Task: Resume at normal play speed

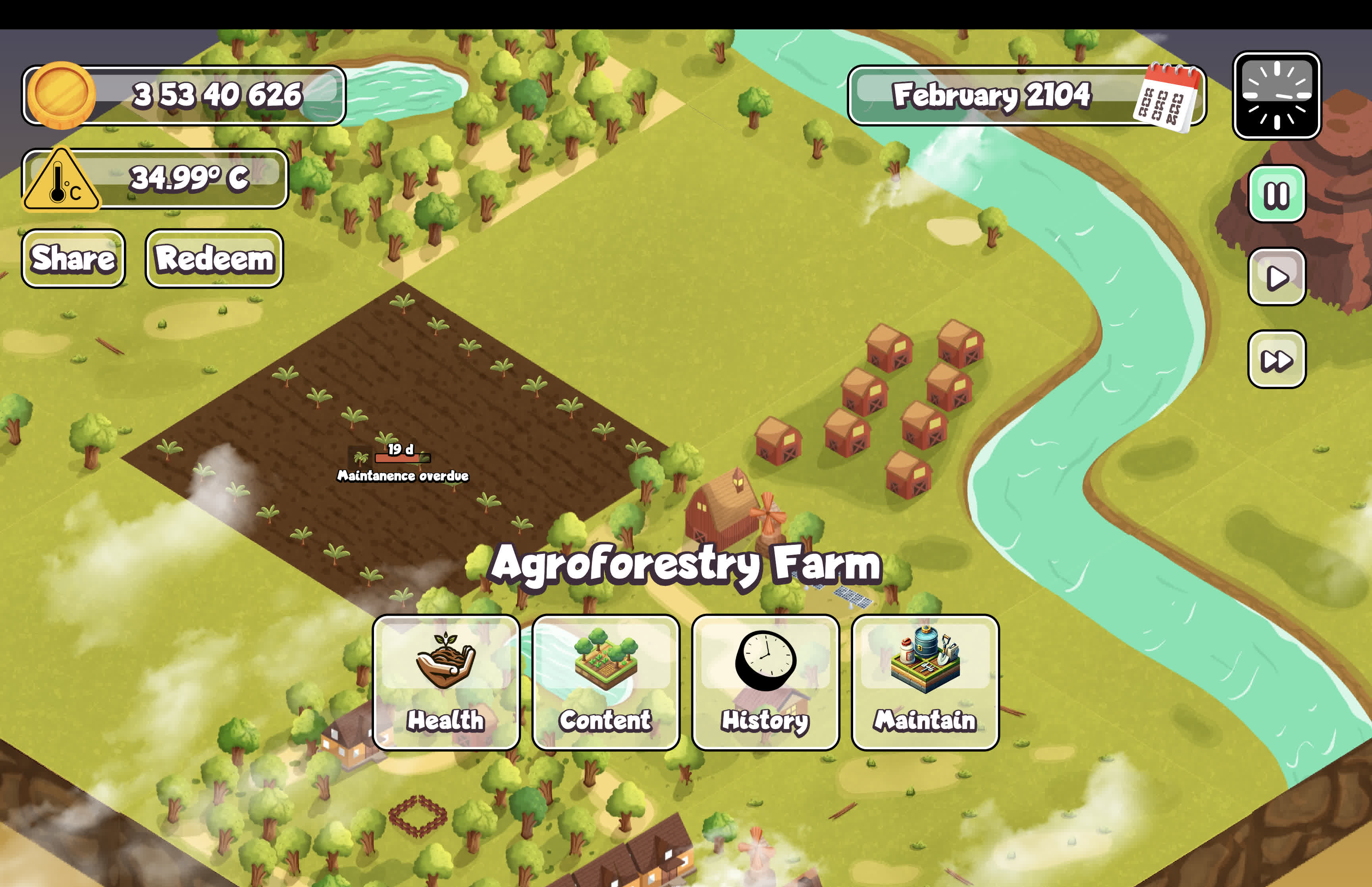Action: pos(1276,277)
